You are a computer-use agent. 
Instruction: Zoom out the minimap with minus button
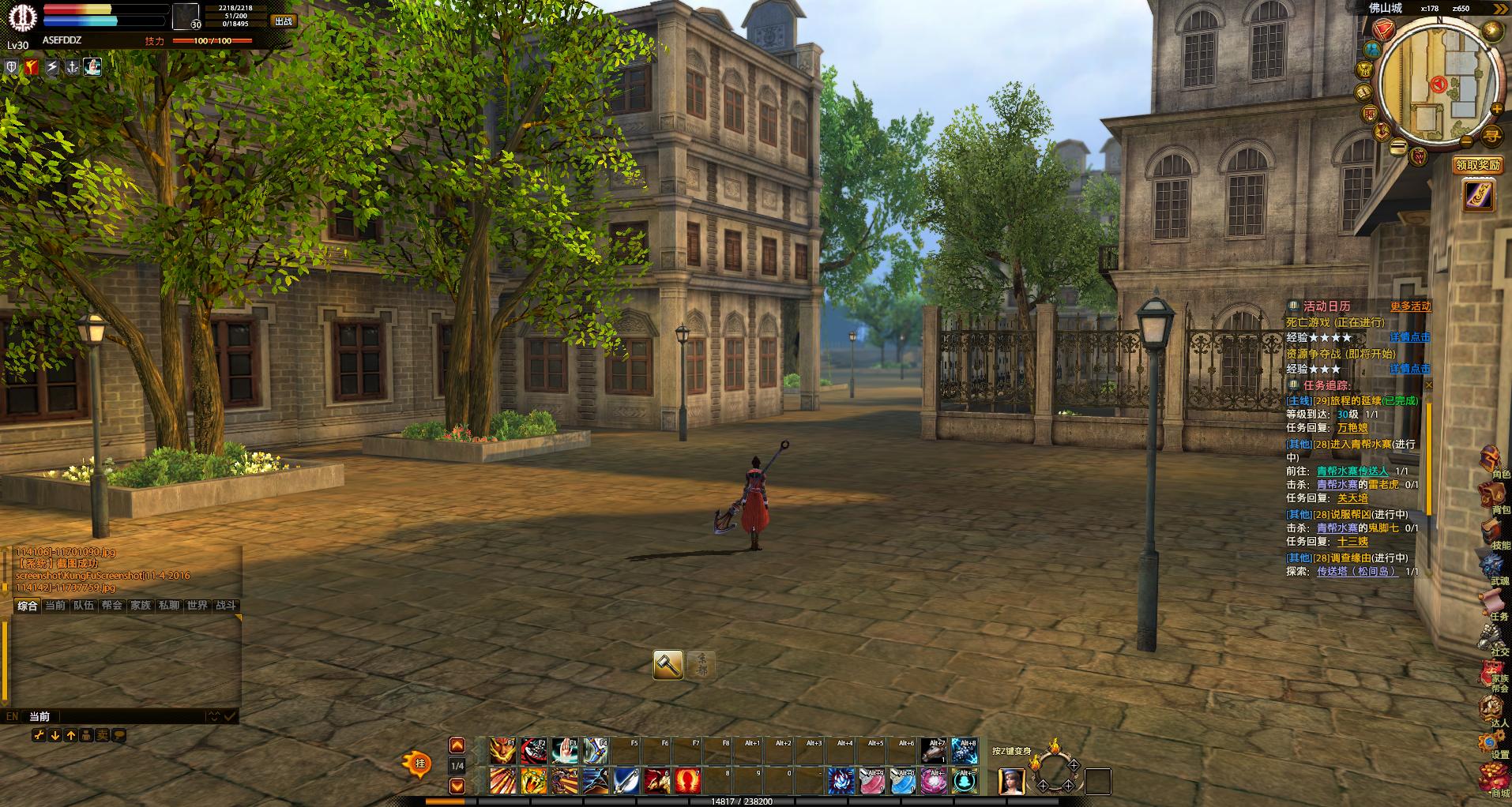pyautogui.click(x=1466, y=142)
